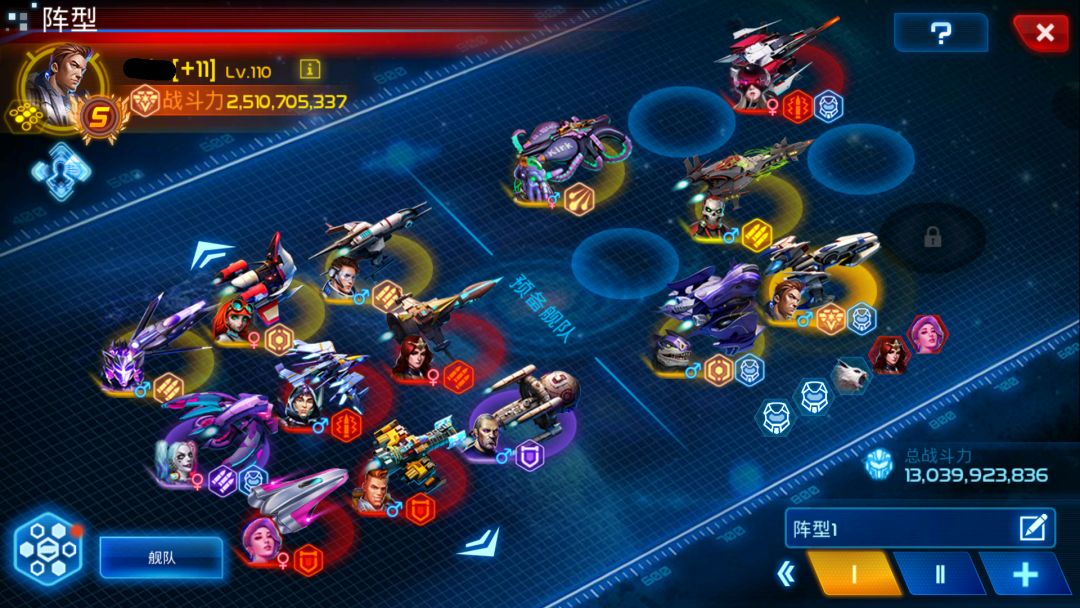Close the formation screen

(x=1044, y=33)
